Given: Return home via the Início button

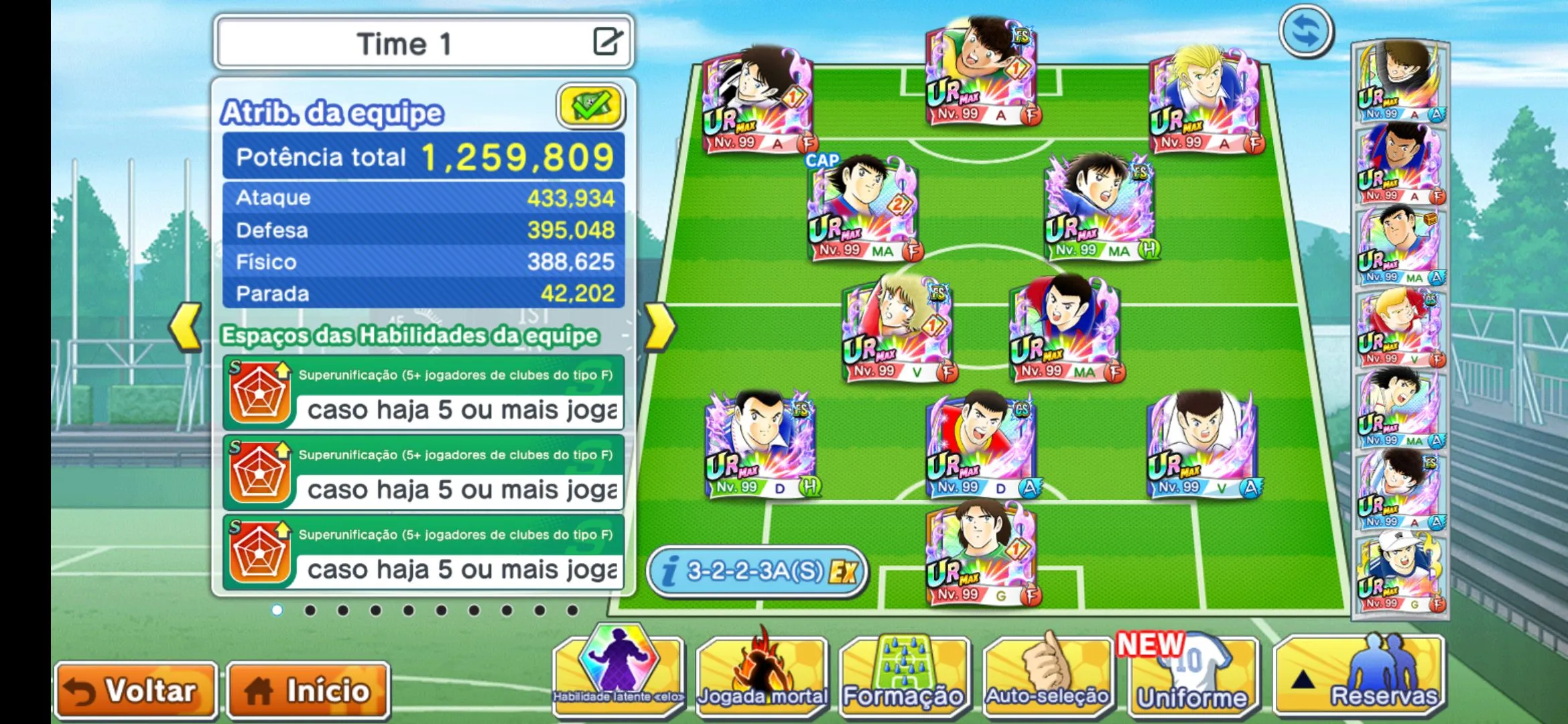Looking at the screenshot, I should pyautogui.click(x=308, y=690).
